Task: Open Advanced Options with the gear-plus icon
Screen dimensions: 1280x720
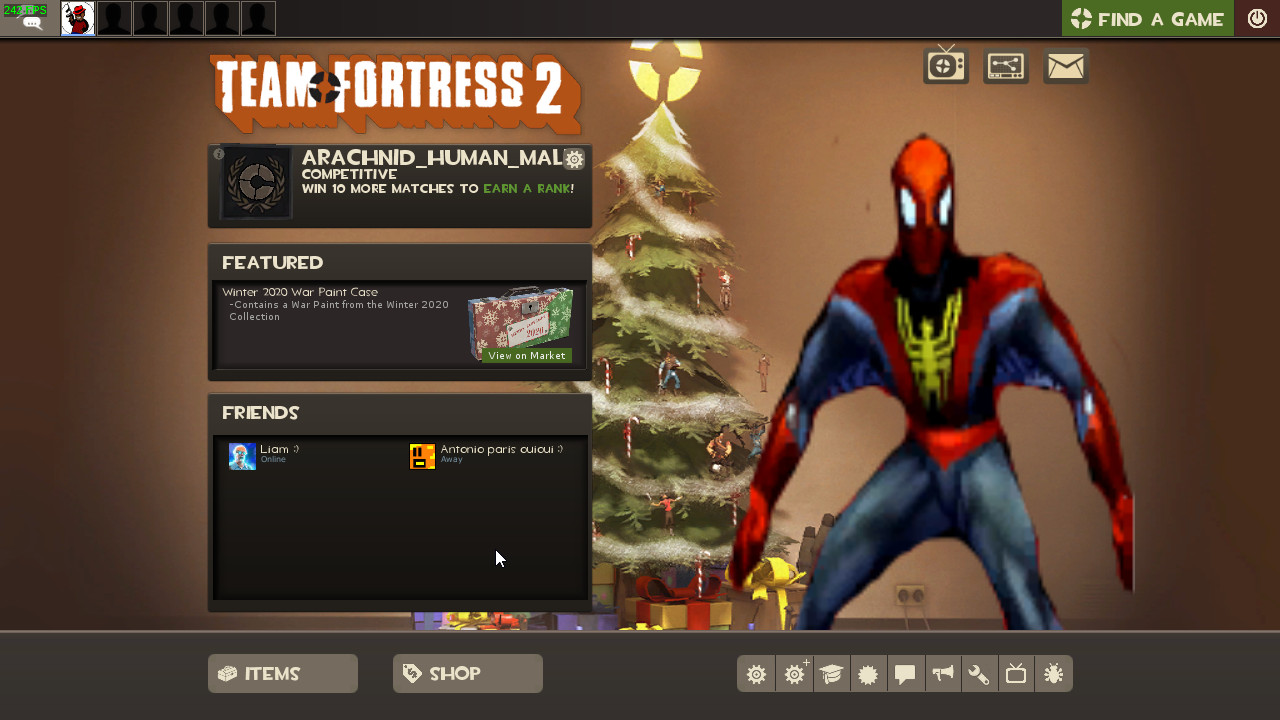Action: tap(794, 673)
